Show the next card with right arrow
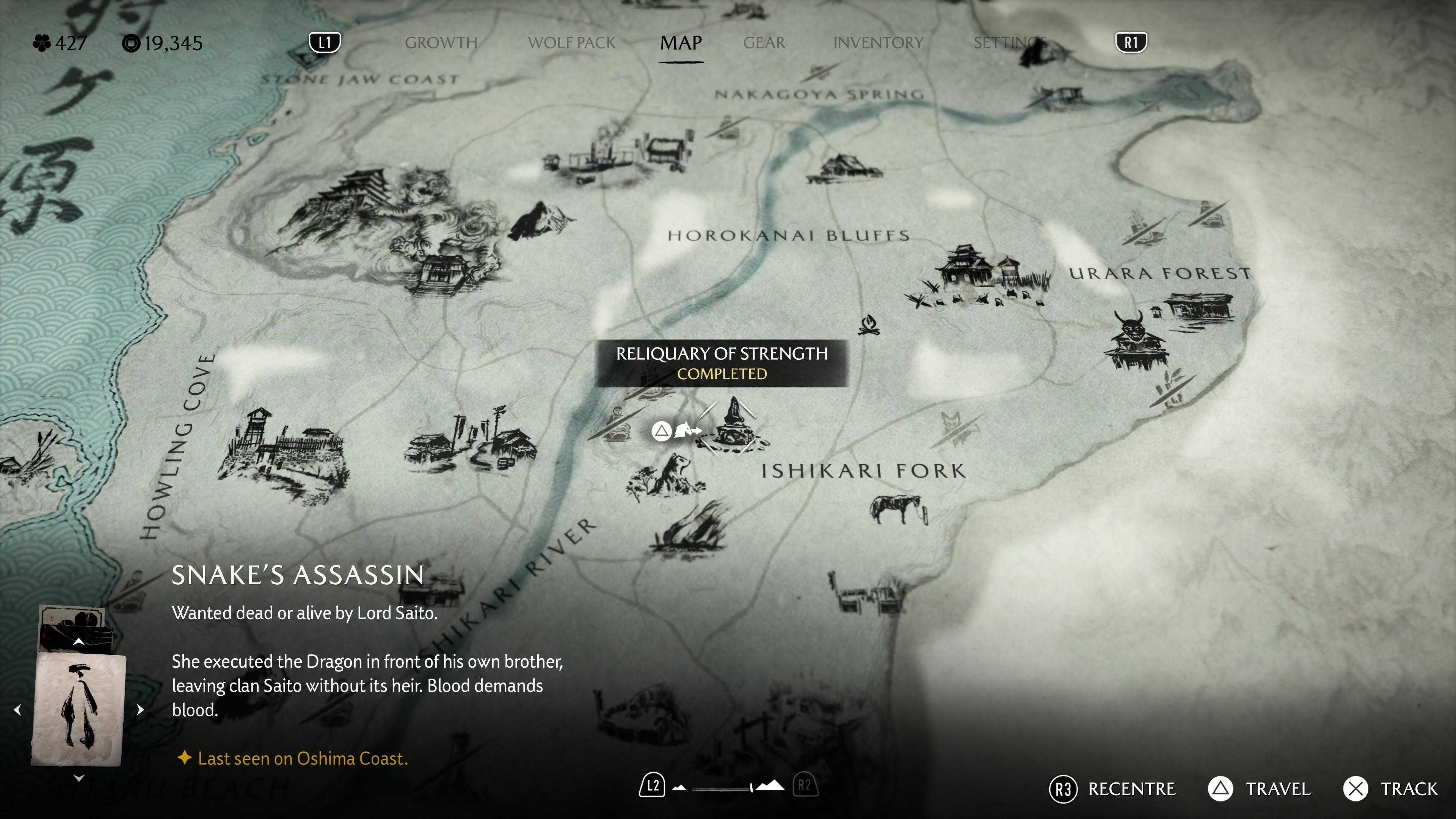1456x819 pixels. (x=140, y=709)
